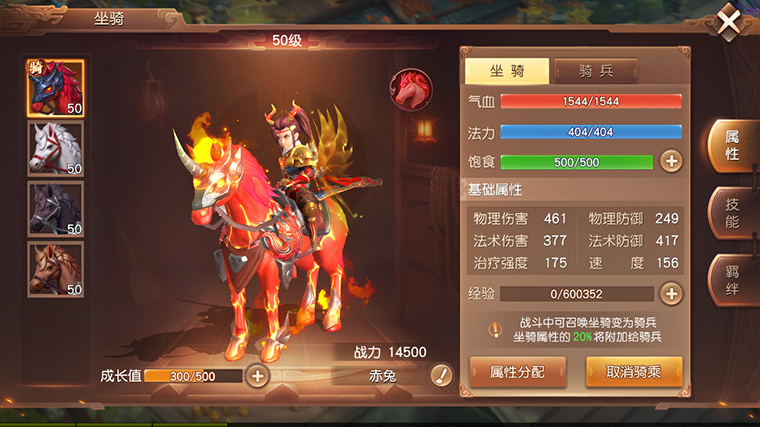Click the round red horse emblem icon
760x427 pixels.
[x=408, y=88]
